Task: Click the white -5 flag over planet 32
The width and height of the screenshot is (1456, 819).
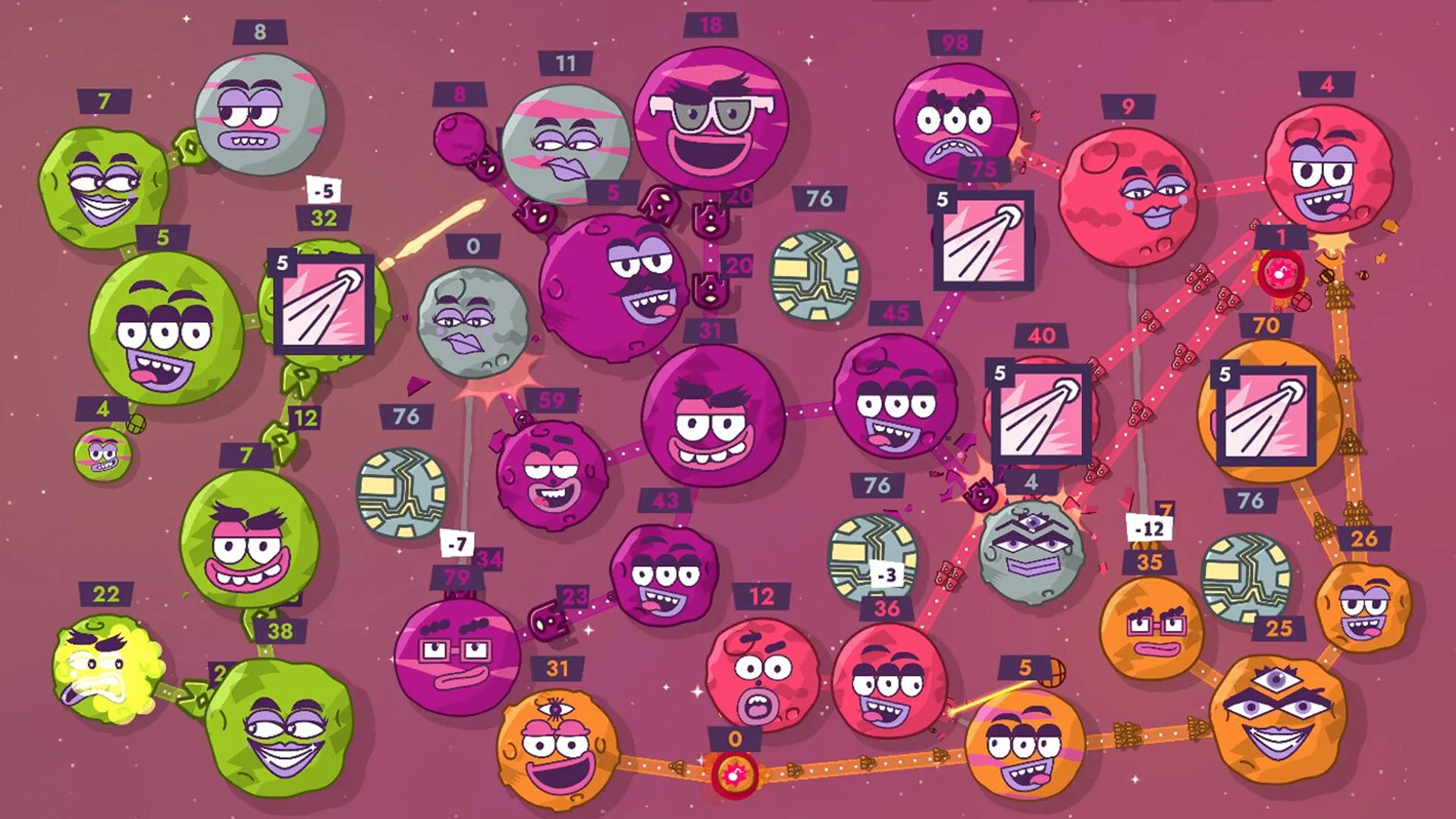Action: click(x=322, y=191)
